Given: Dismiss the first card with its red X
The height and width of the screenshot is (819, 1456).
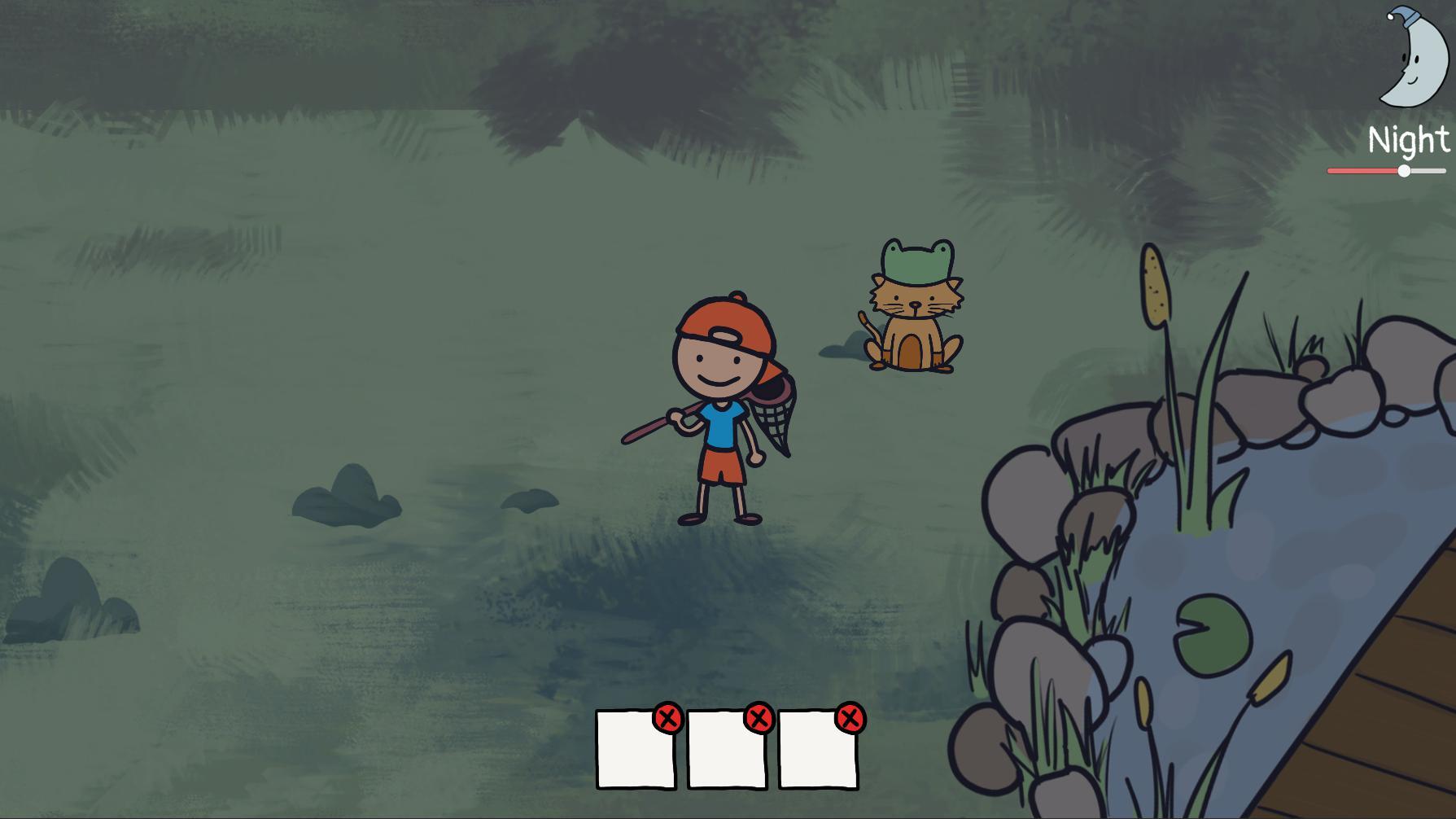Looking at the screenshot, I should [669, 719].
